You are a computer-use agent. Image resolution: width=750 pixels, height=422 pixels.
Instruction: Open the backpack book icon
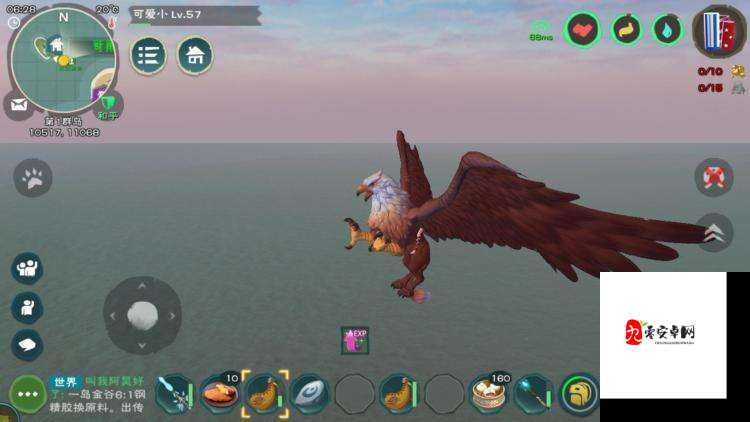click(x=715, y=30)
